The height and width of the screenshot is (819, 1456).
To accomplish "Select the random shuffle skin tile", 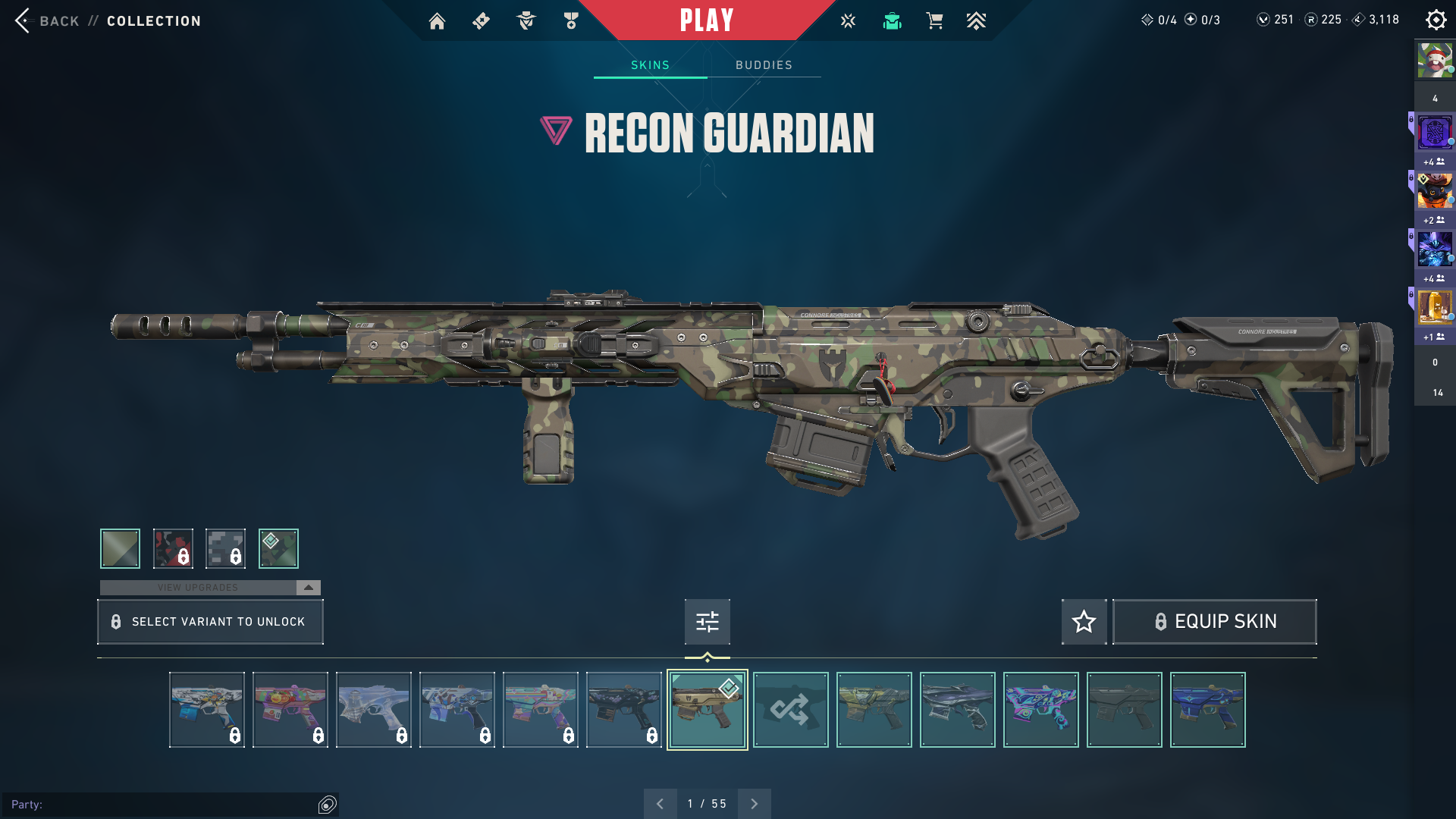I will 790,710.
